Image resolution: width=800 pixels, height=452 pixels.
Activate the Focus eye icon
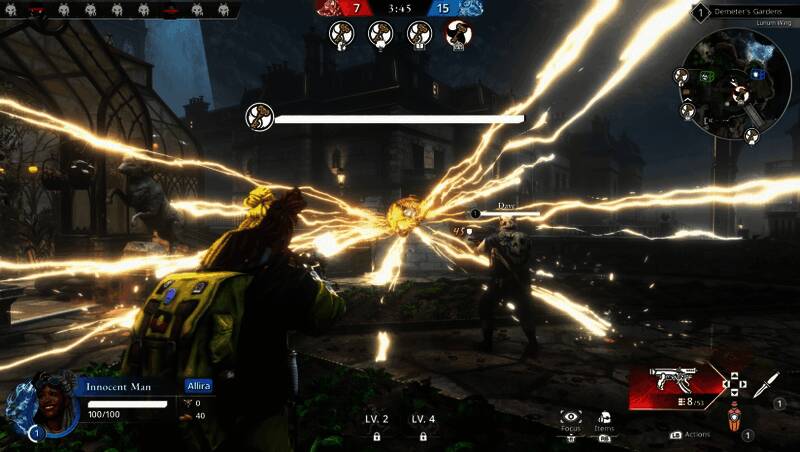click(571, 417)
